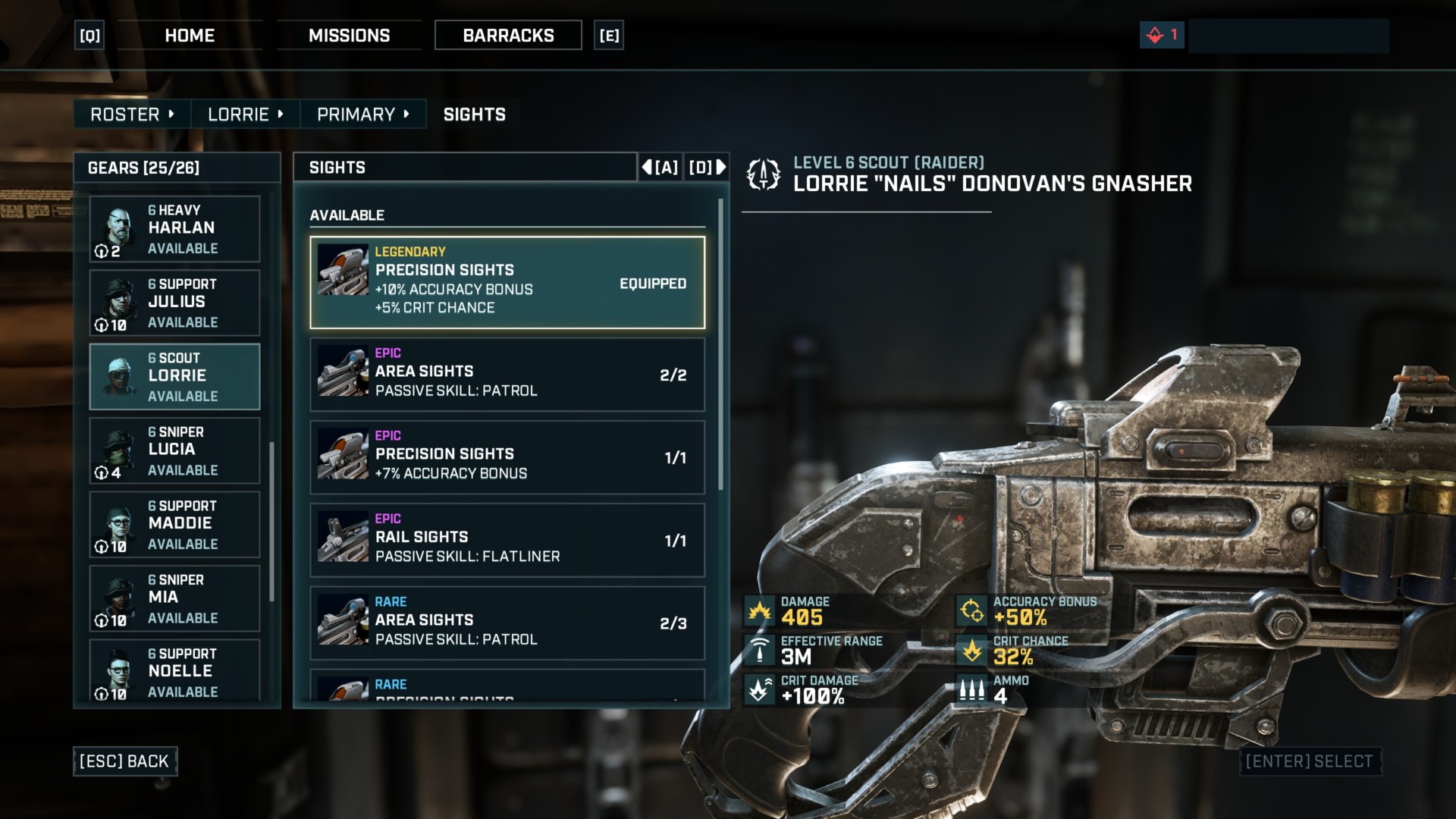
Task: Choose the Epic Area Sights mod
Action: point(507,375)
